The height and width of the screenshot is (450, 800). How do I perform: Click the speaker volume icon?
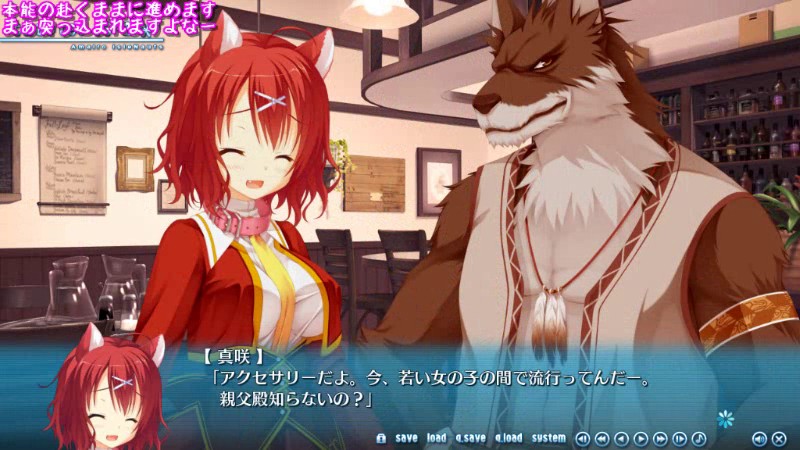click(x=758, y=438)
